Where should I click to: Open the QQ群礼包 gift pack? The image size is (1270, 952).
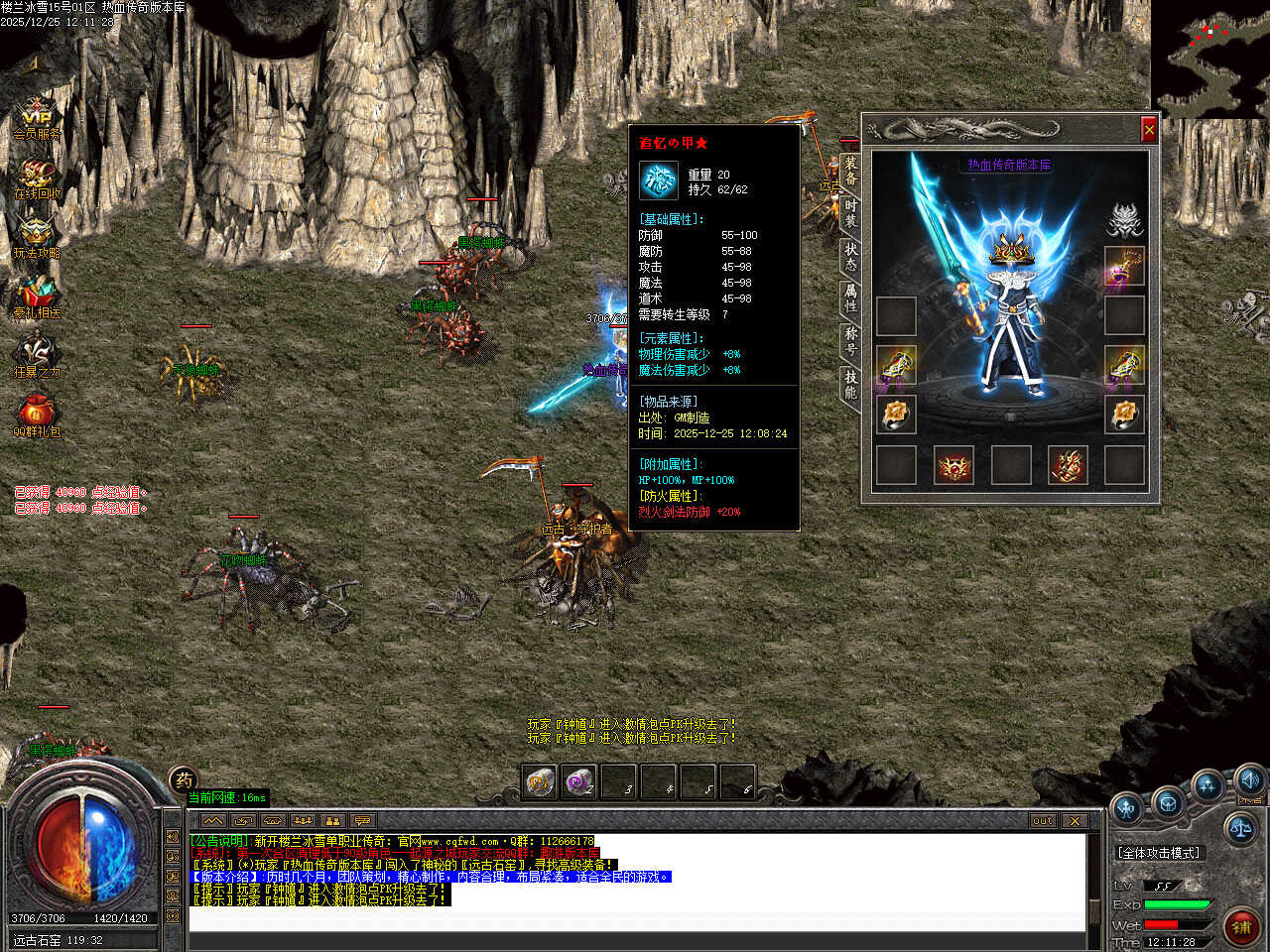point(37,416)
